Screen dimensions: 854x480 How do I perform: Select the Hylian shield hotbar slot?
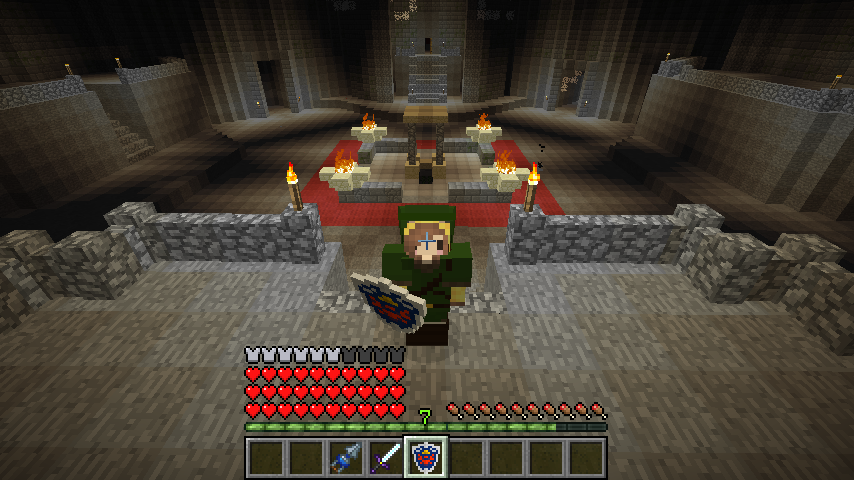click(426, 458)
